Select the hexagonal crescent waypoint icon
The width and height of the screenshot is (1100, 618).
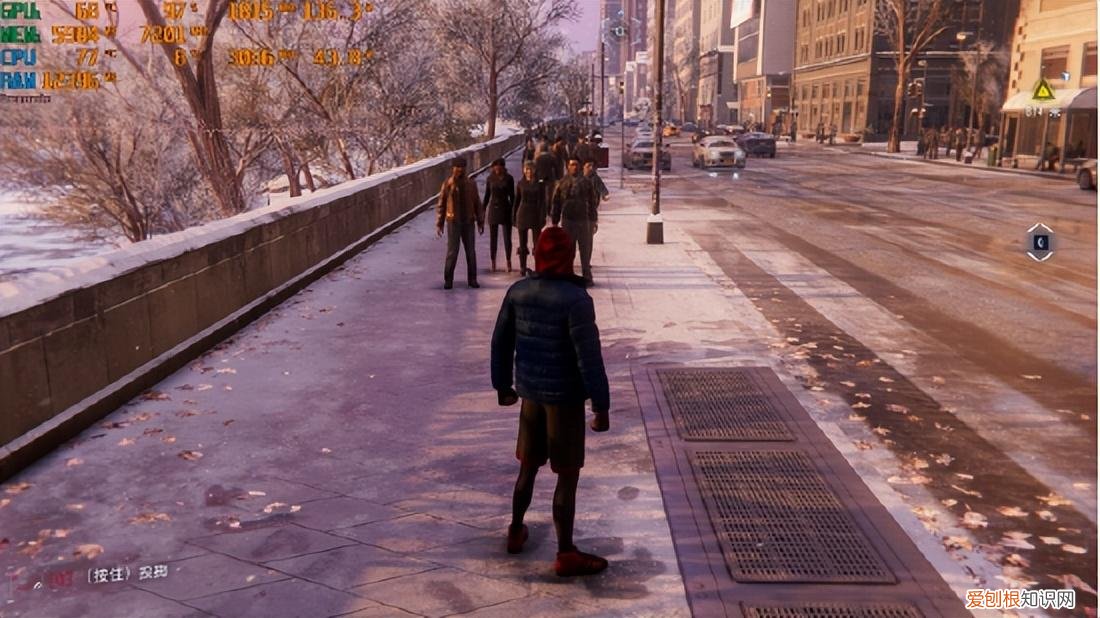[1040, 242]
